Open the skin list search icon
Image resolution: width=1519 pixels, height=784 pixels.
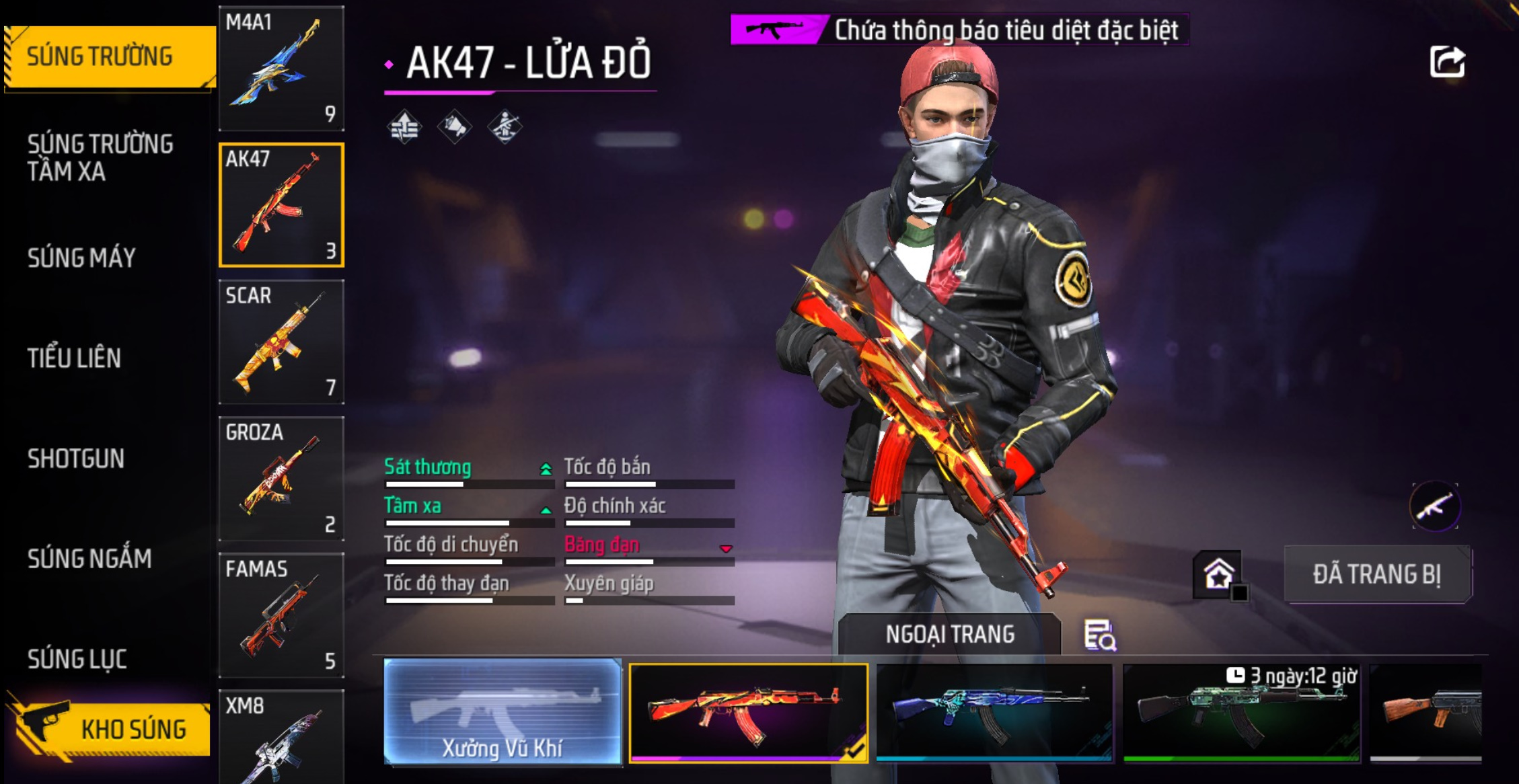pos(1100,635)
